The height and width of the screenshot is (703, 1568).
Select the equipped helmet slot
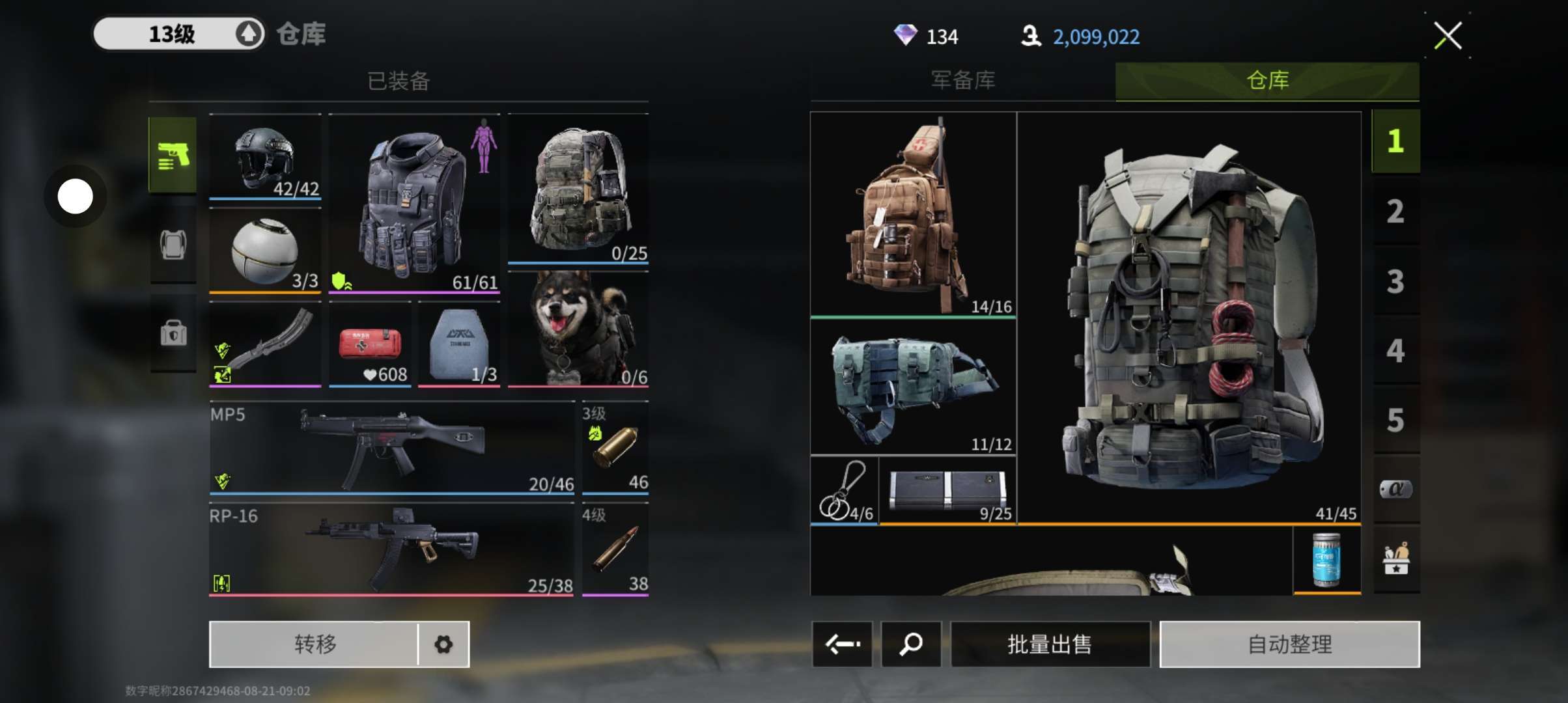(x=265, y=158)
